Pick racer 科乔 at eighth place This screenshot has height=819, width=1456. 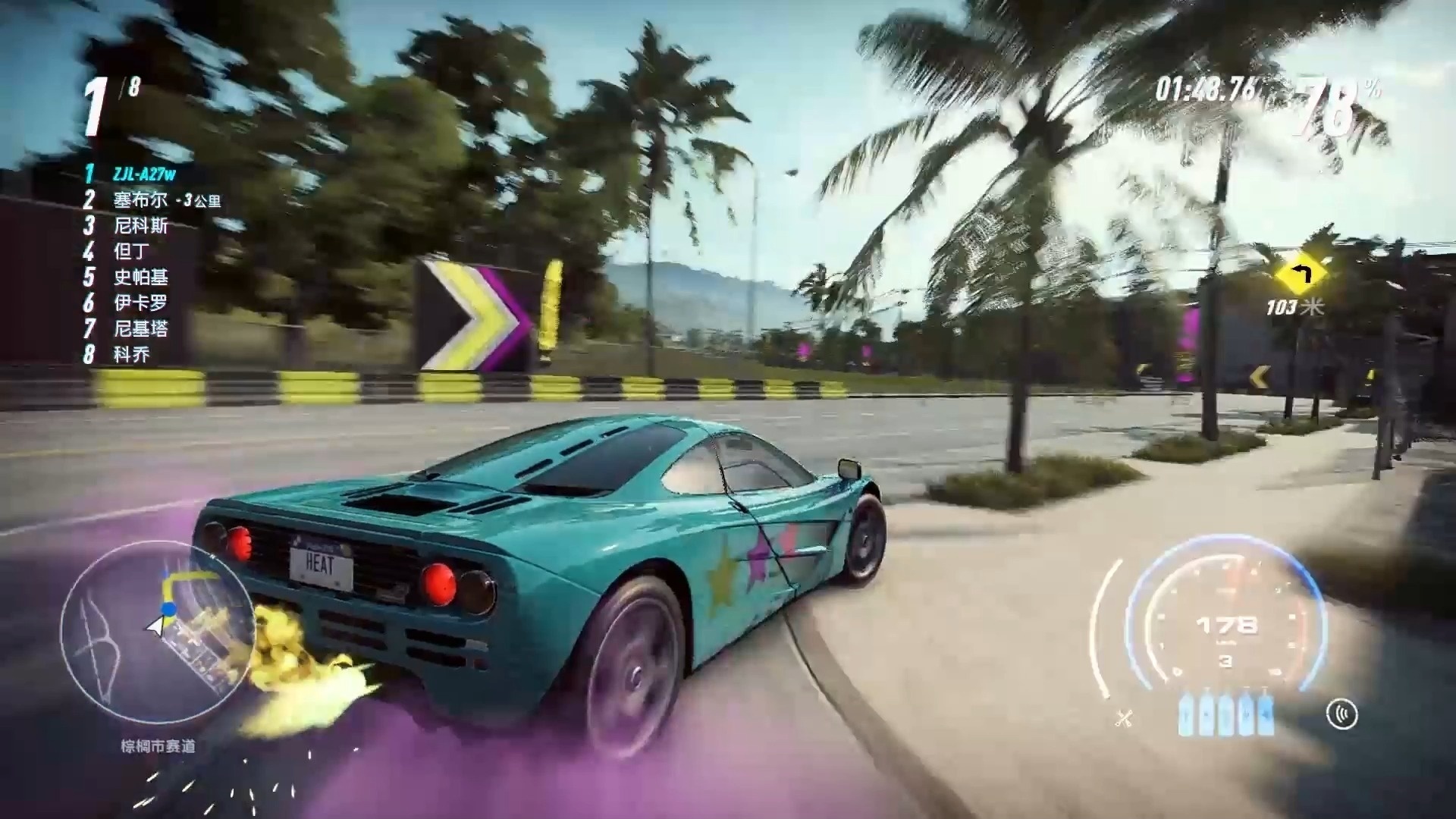point(131,354)
